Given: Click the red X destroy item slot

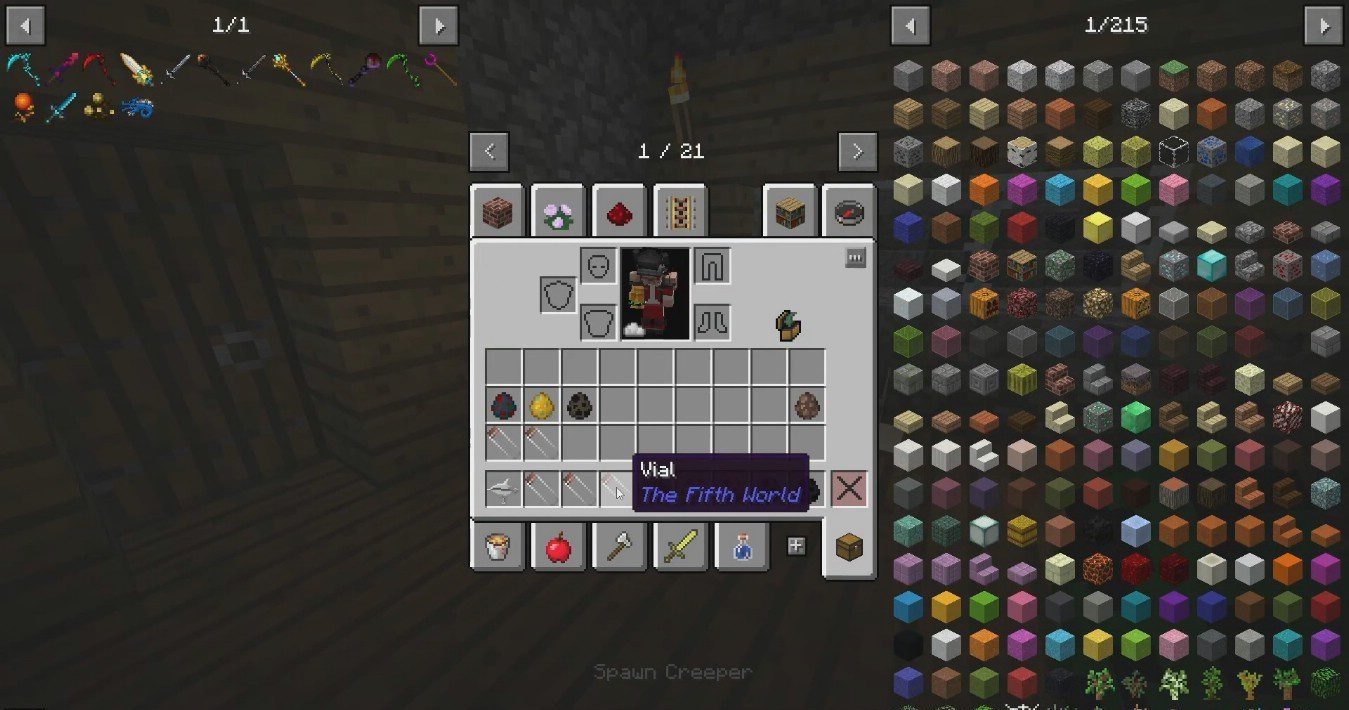Looking at the screenshot, I should (x=849, y=489).
